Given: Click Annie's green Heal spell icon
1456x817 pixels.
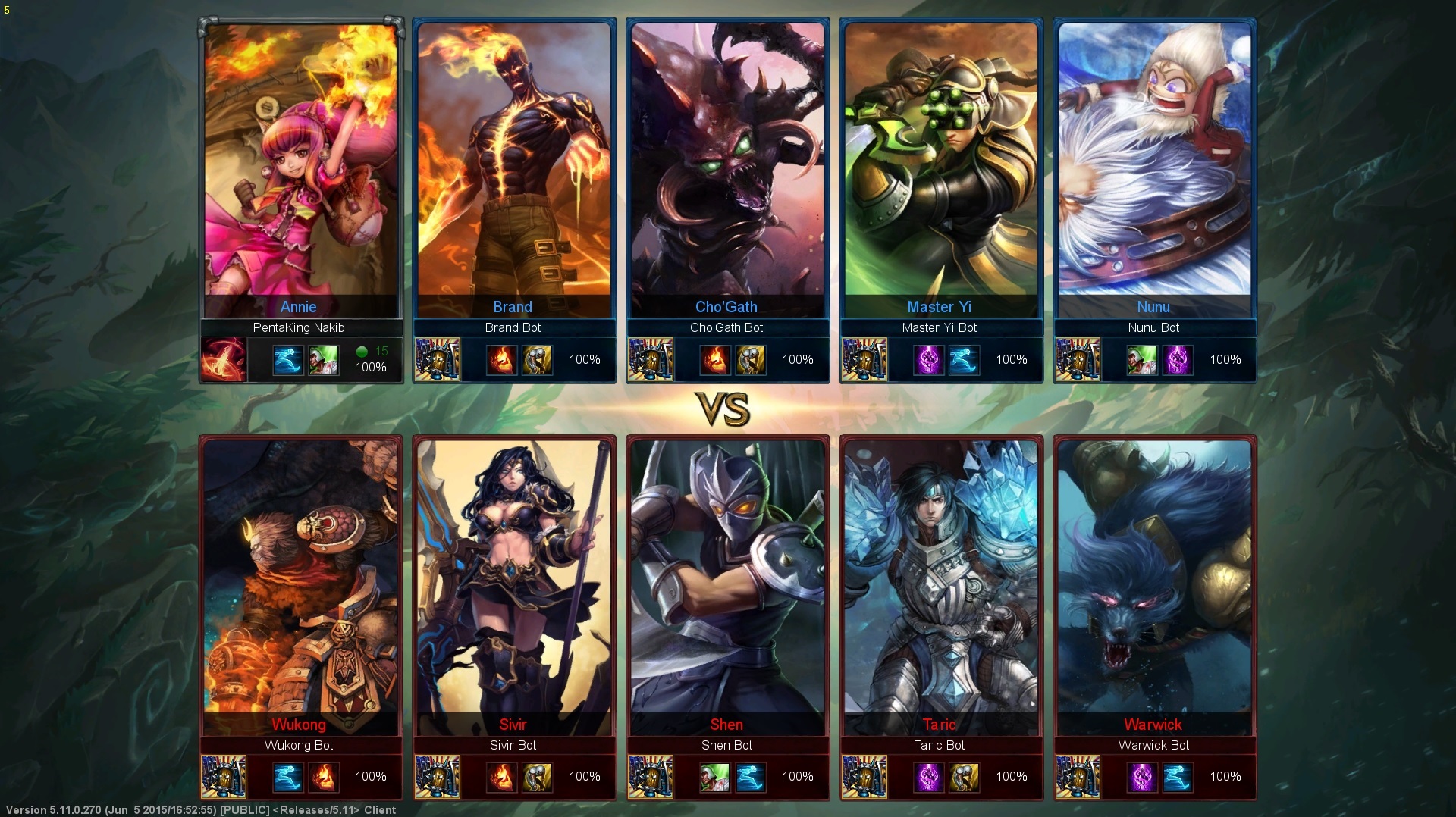Looking at the screenshot, I should pyautogui.click(x=324, y=360).
